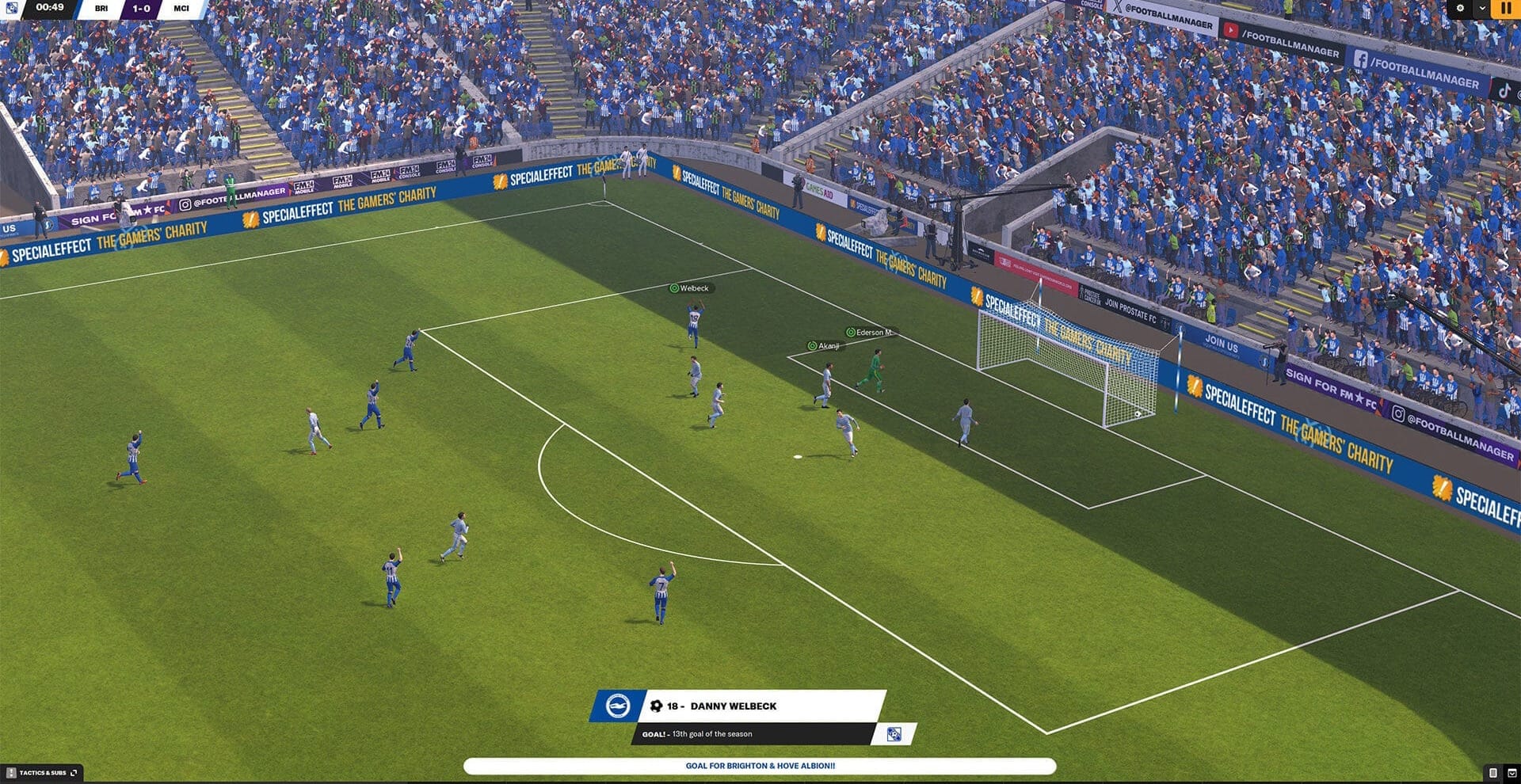The height and width of the screenshot is (784, 1521).
Task: Click the BRI team abbreviation on the scoreboard
Action: click(x=101, y=10)
